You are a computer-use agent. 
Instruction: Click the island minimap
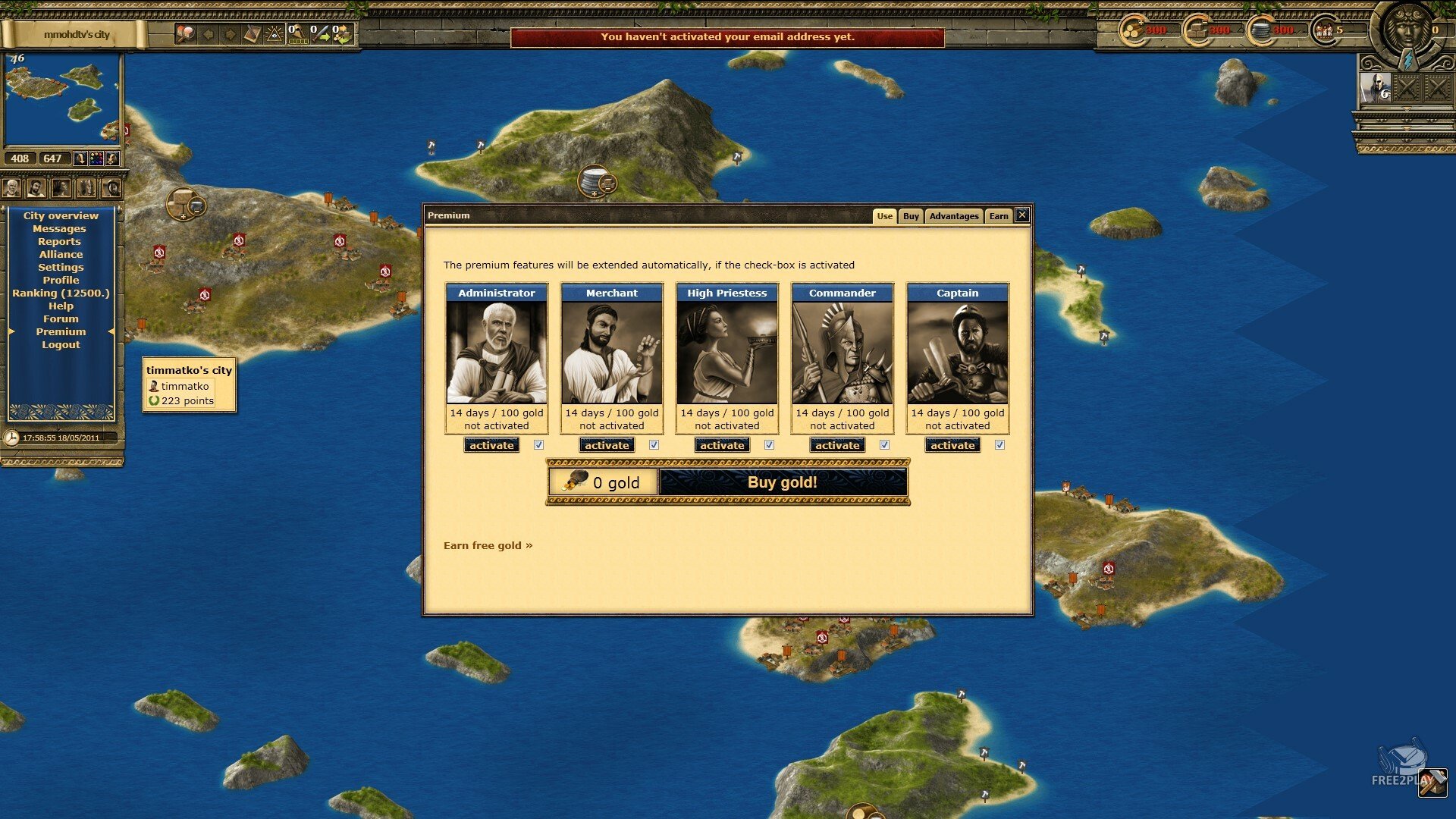[x=62, y=99]
